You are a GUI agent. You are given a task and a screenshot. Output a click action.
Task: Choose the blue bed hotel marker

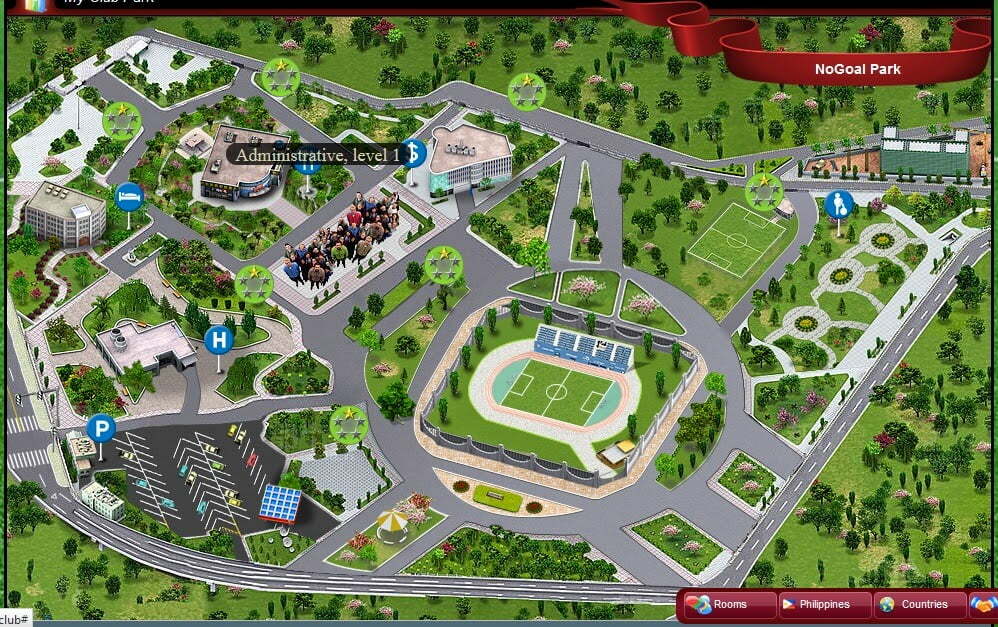pos(129,196)
